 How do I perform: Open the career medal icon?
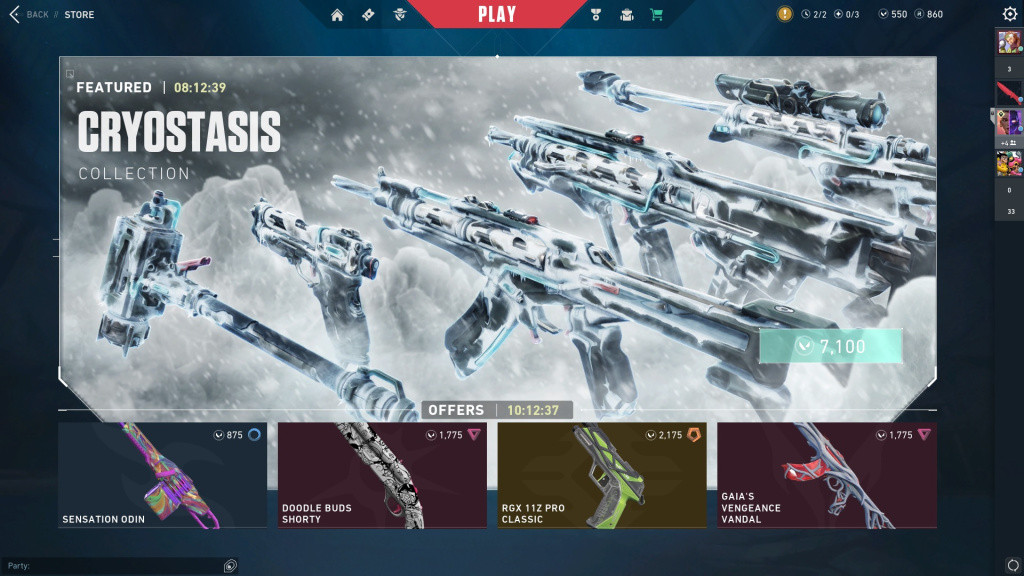coord(599,15)
